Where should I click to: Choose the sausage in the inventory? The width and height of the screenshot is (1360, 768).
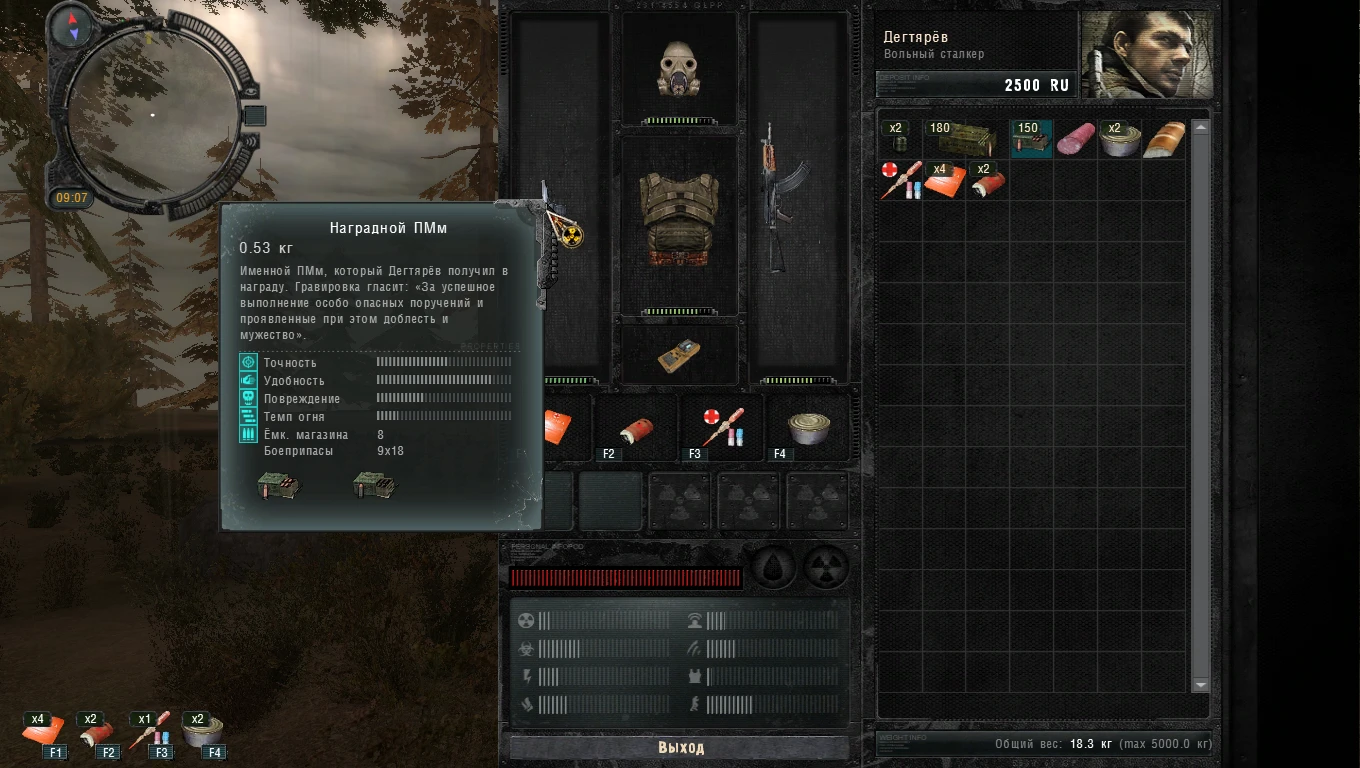[1076, 139]
